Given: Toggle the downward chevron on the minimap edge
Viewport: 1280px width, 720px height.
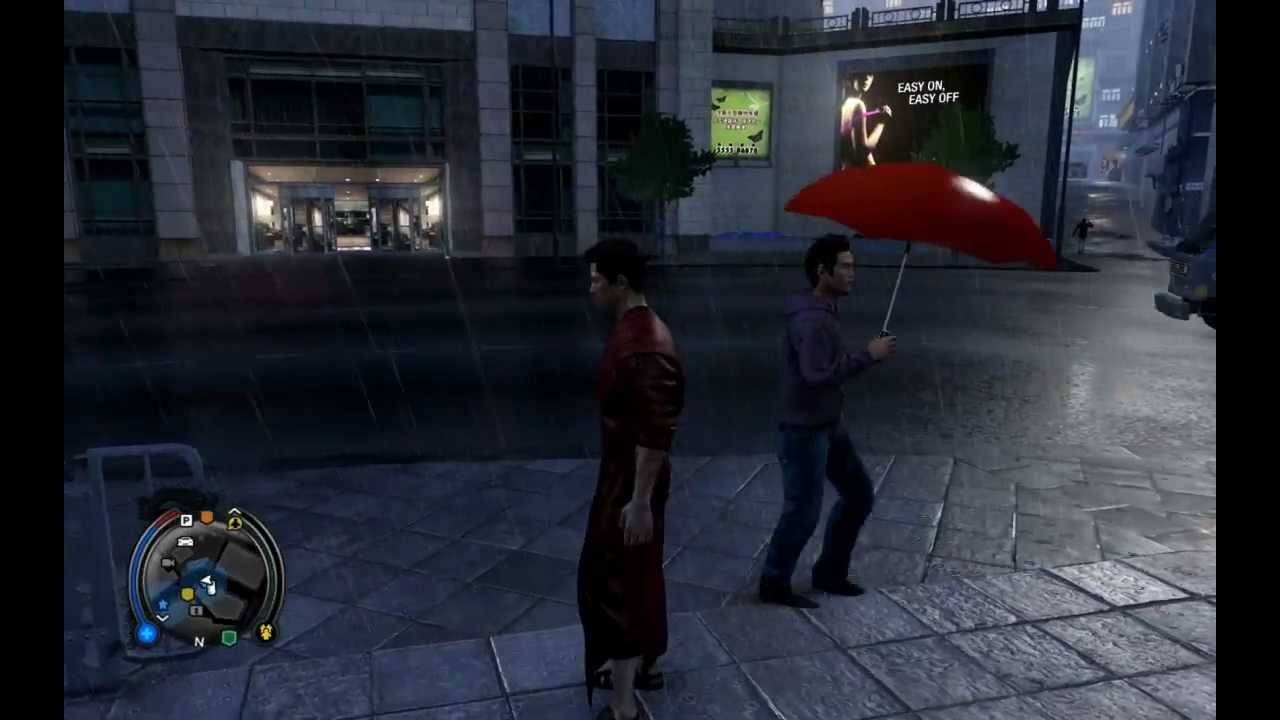Looking at the screenshot, I should pos(161,617).
